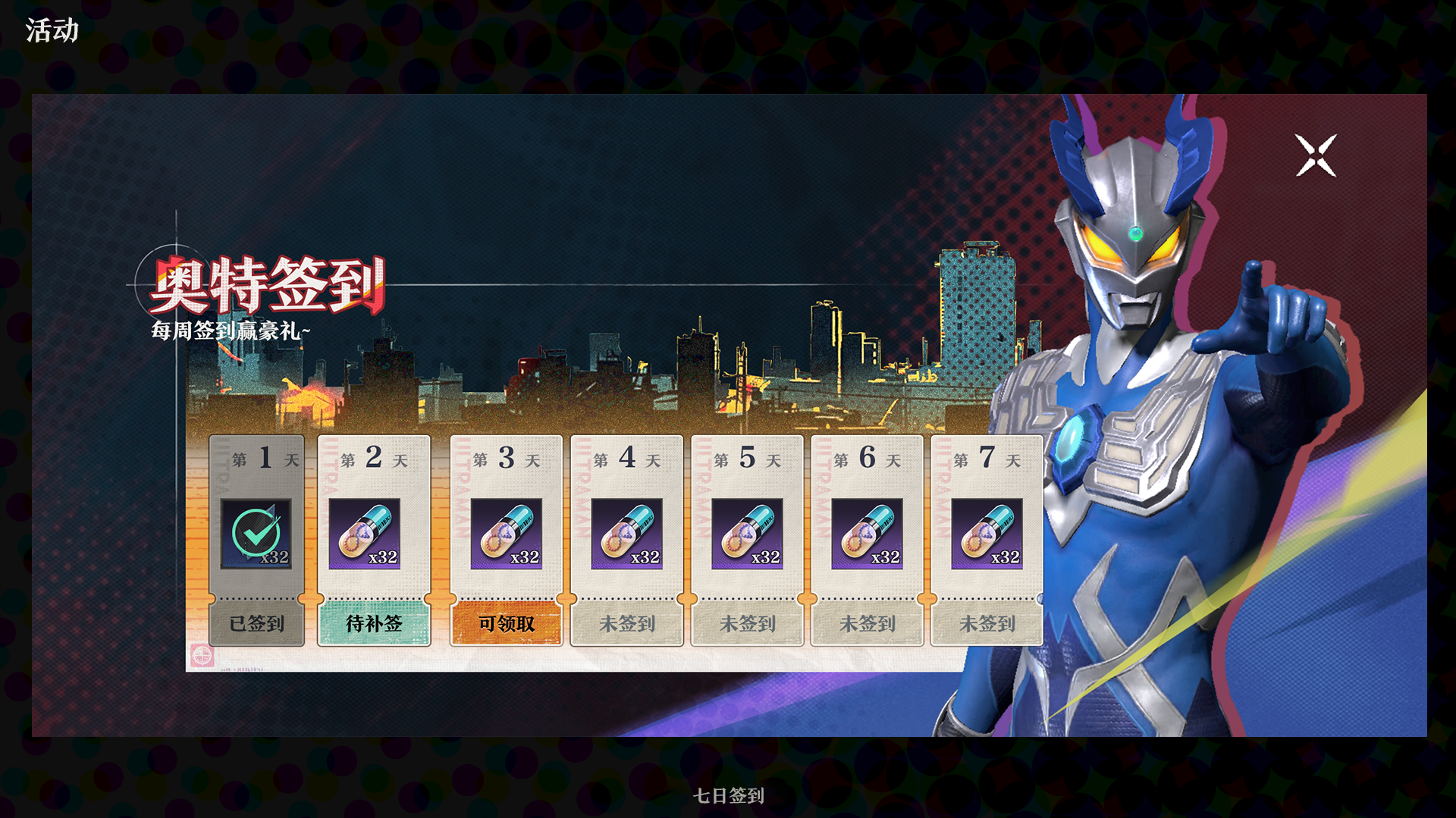Viewport: 1456px width, 818px height.
Task: Click the 奥特签到 banner title
Action: (x=267, y=286)
